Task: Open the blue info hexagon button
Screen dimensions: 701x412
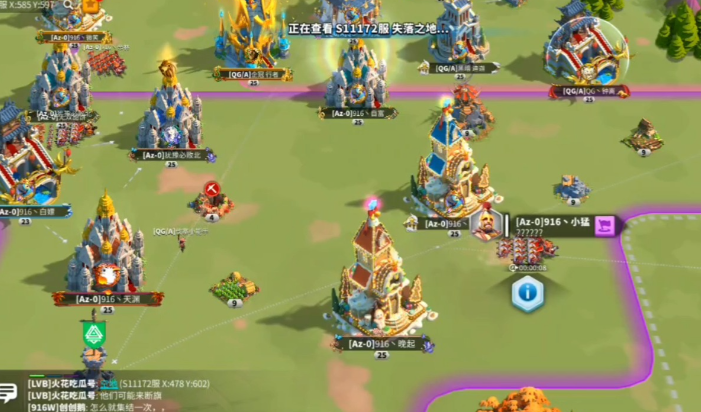Action: click(x=527, y=293)
